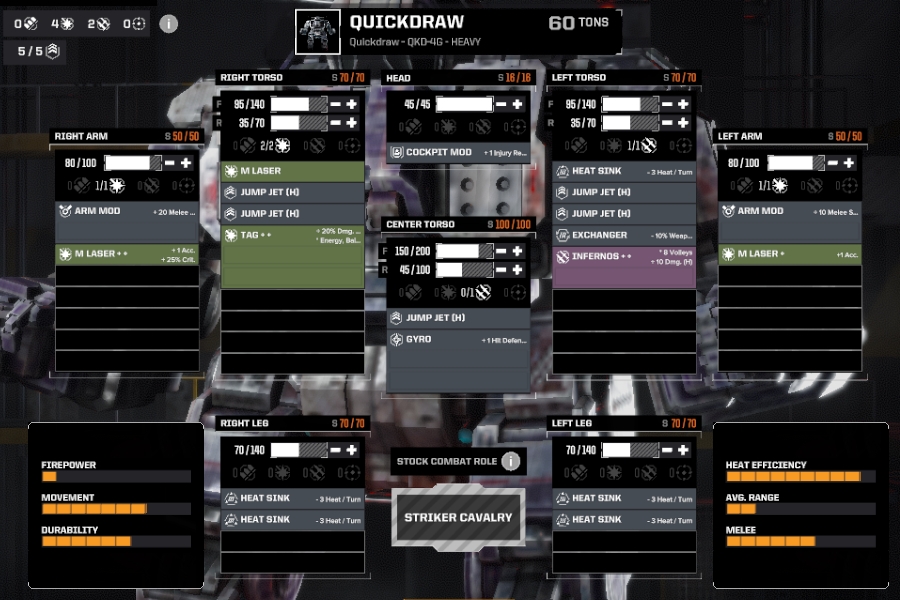The width and height of the screenshot is (900, 600).
Task: Open the Stock Combat Role info tooltip
Action: 511,461
